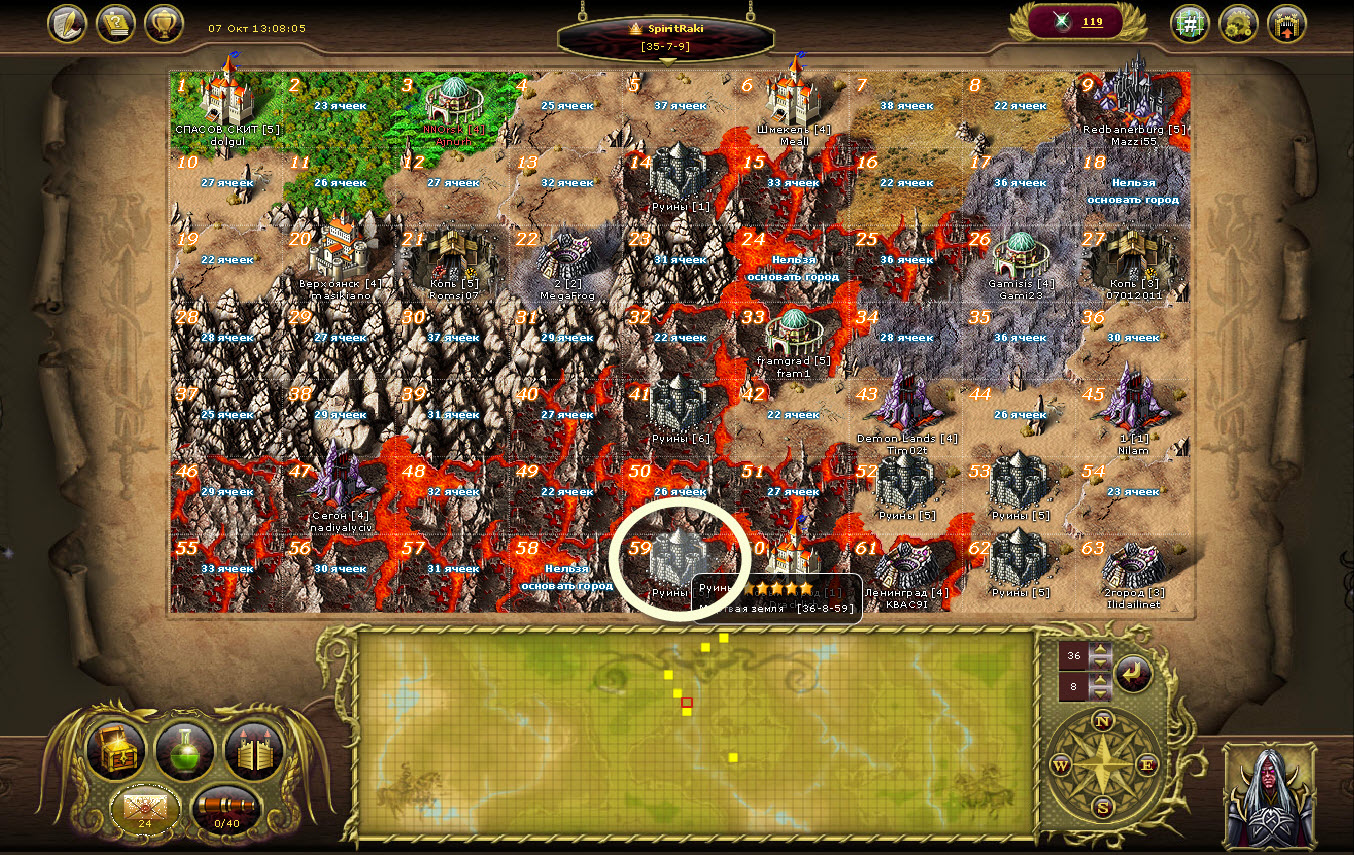
Task: Open the treasure chest panel
Action: coord(116,751)
